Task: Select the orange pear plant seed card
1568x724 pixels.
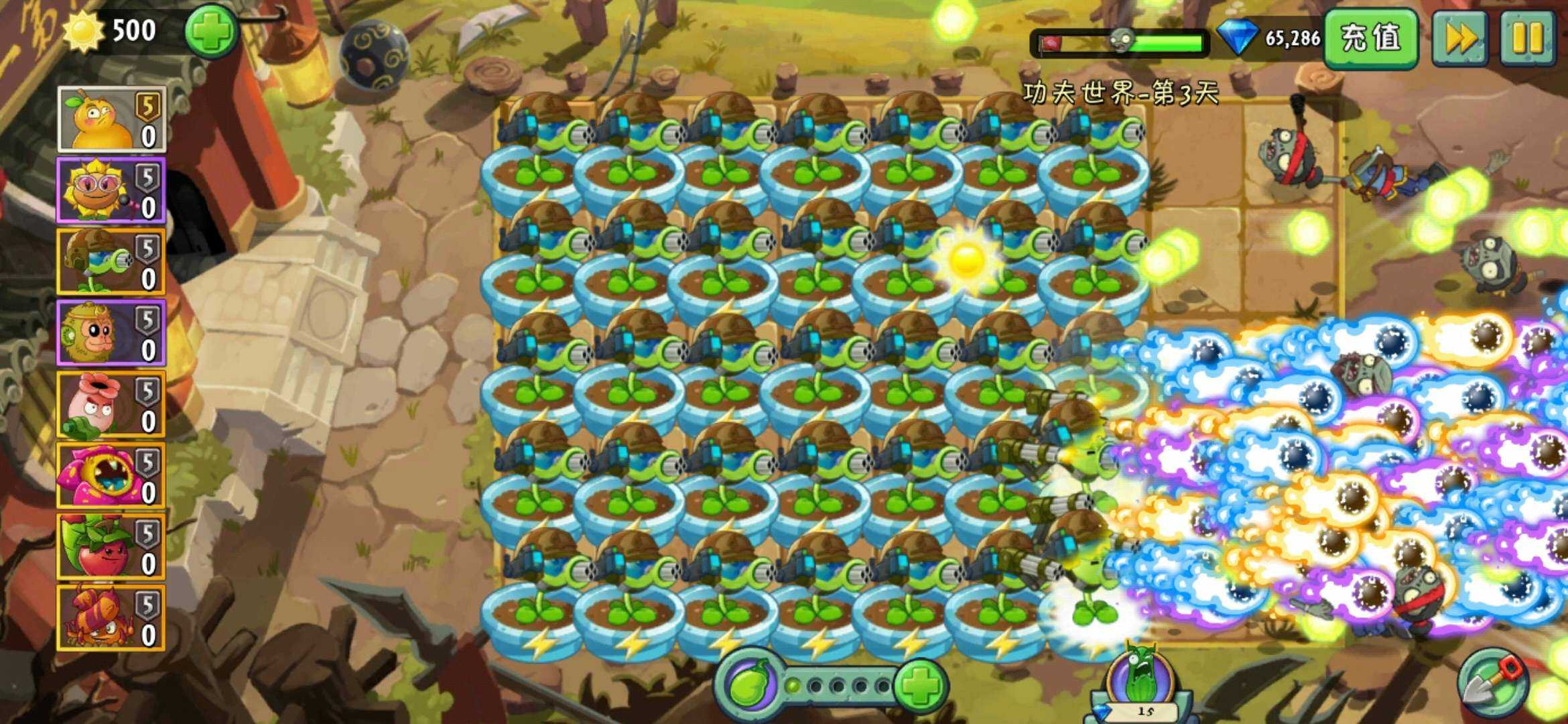Action: 111,120
